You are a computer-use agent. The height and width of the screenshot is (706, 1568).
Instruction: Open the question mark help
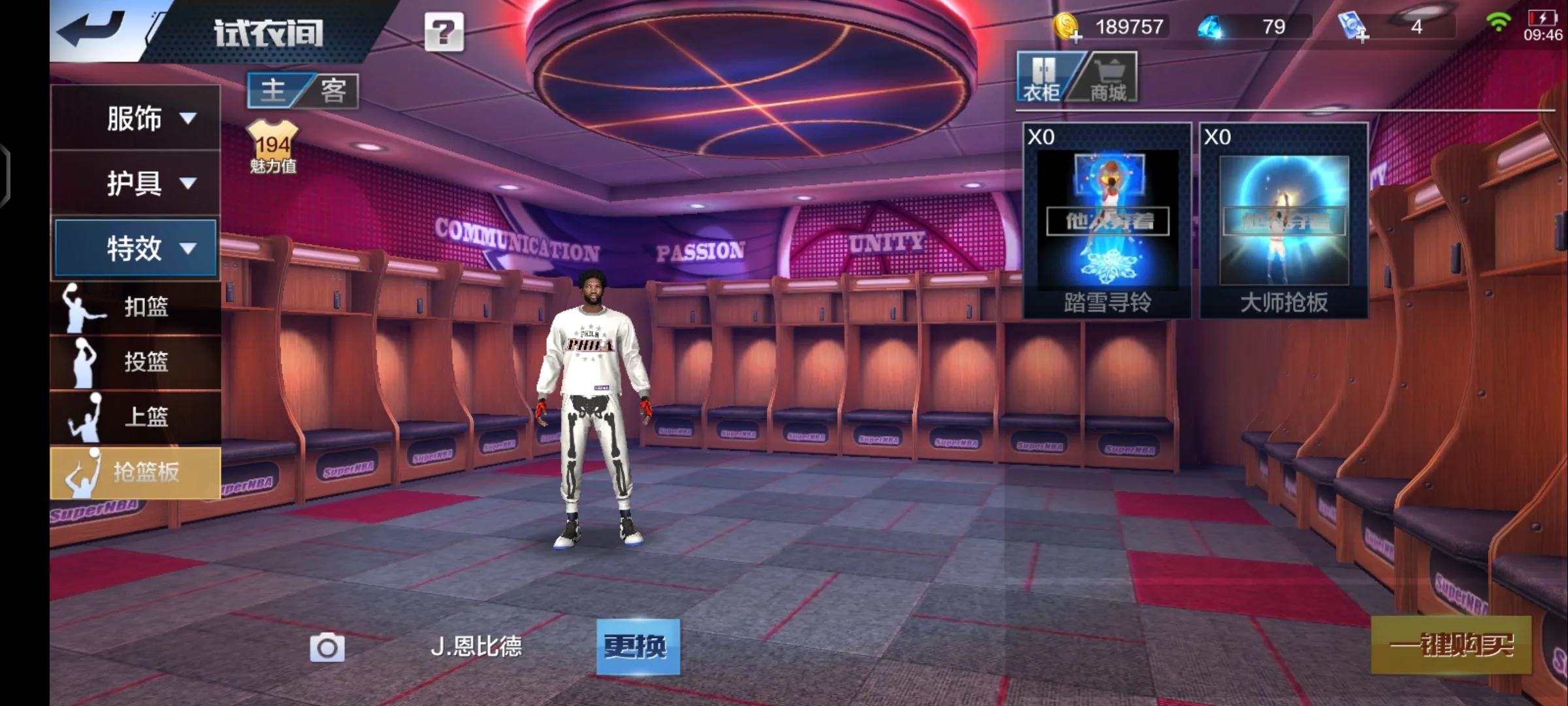coord(444,31)
